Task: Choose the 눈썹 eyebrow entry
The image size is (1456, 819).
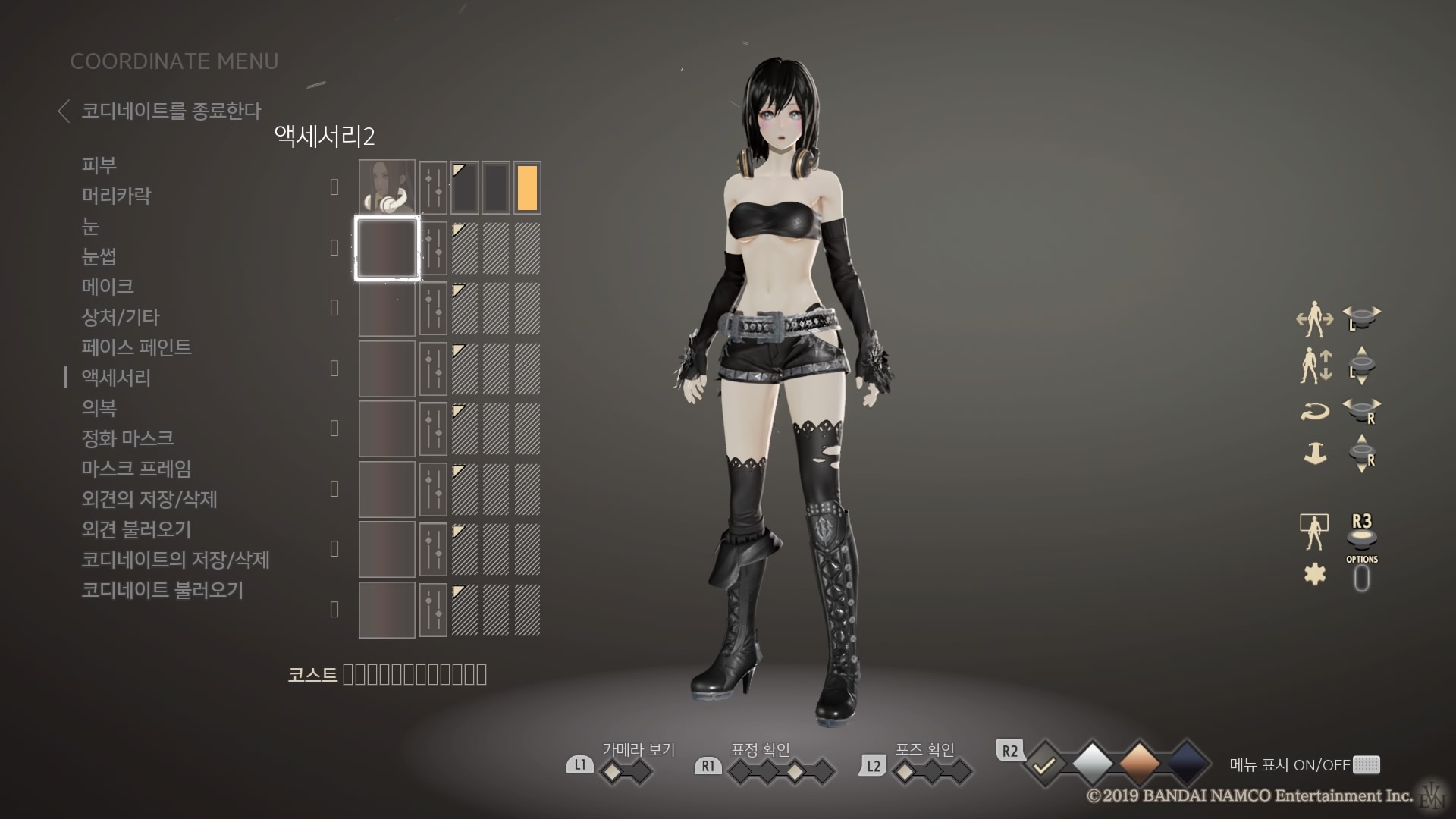Action: (99, 256)
